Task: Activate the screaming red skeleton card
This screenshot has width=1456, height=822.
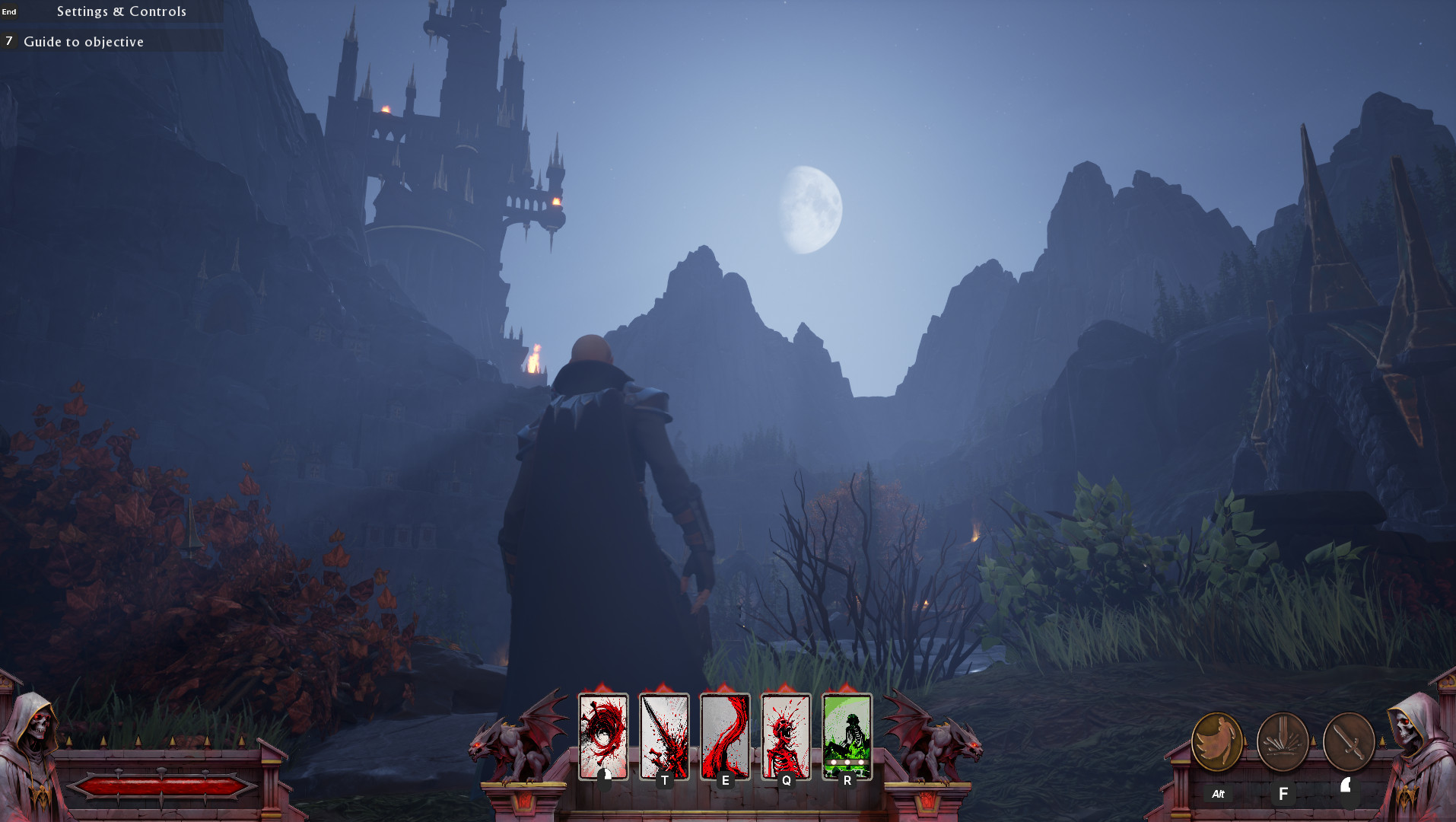Action: 786,735
